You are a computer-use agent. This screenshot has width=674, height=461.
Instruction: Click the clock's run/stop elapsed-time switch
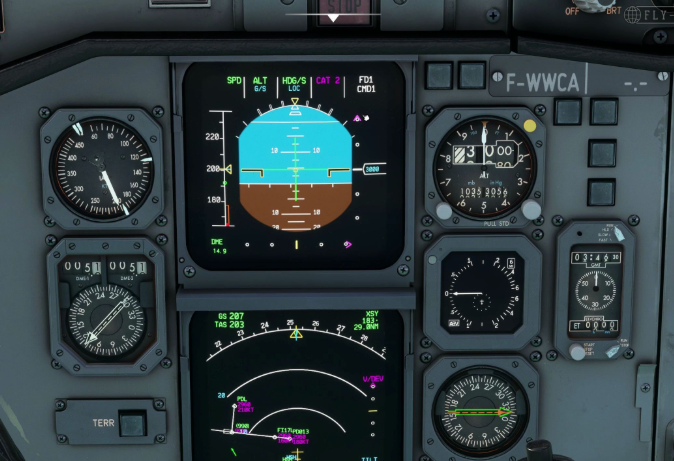612,350
